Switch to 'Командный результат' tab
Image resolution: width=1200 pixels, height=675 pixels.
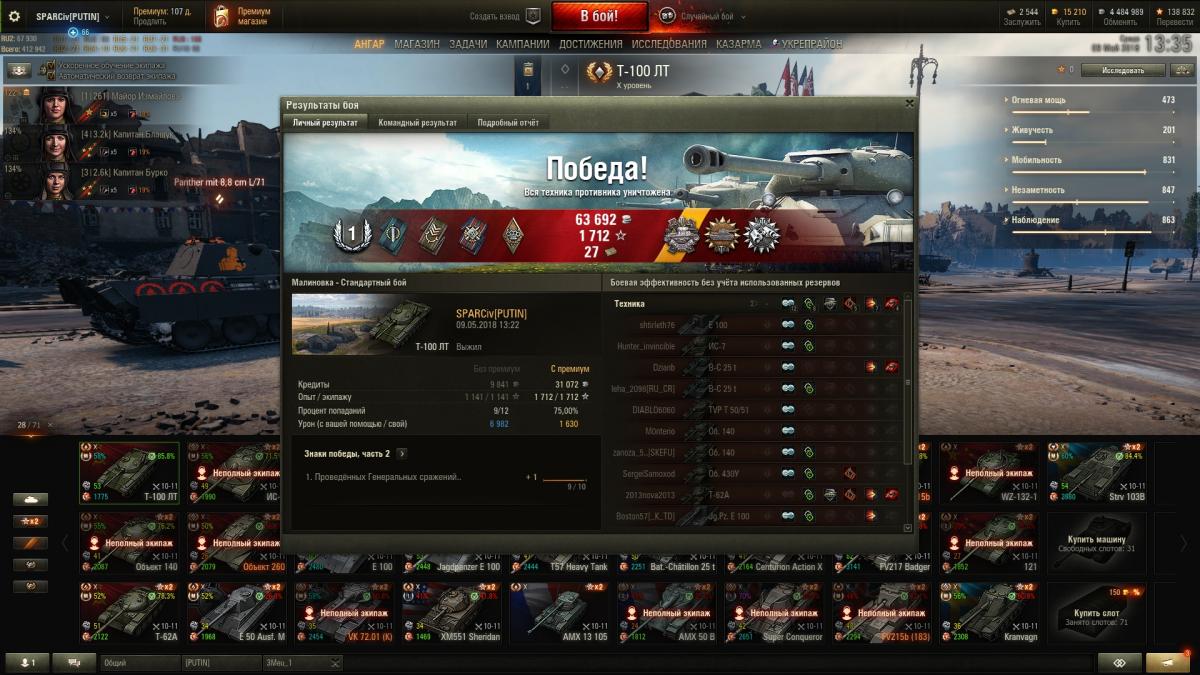point(417,123)
